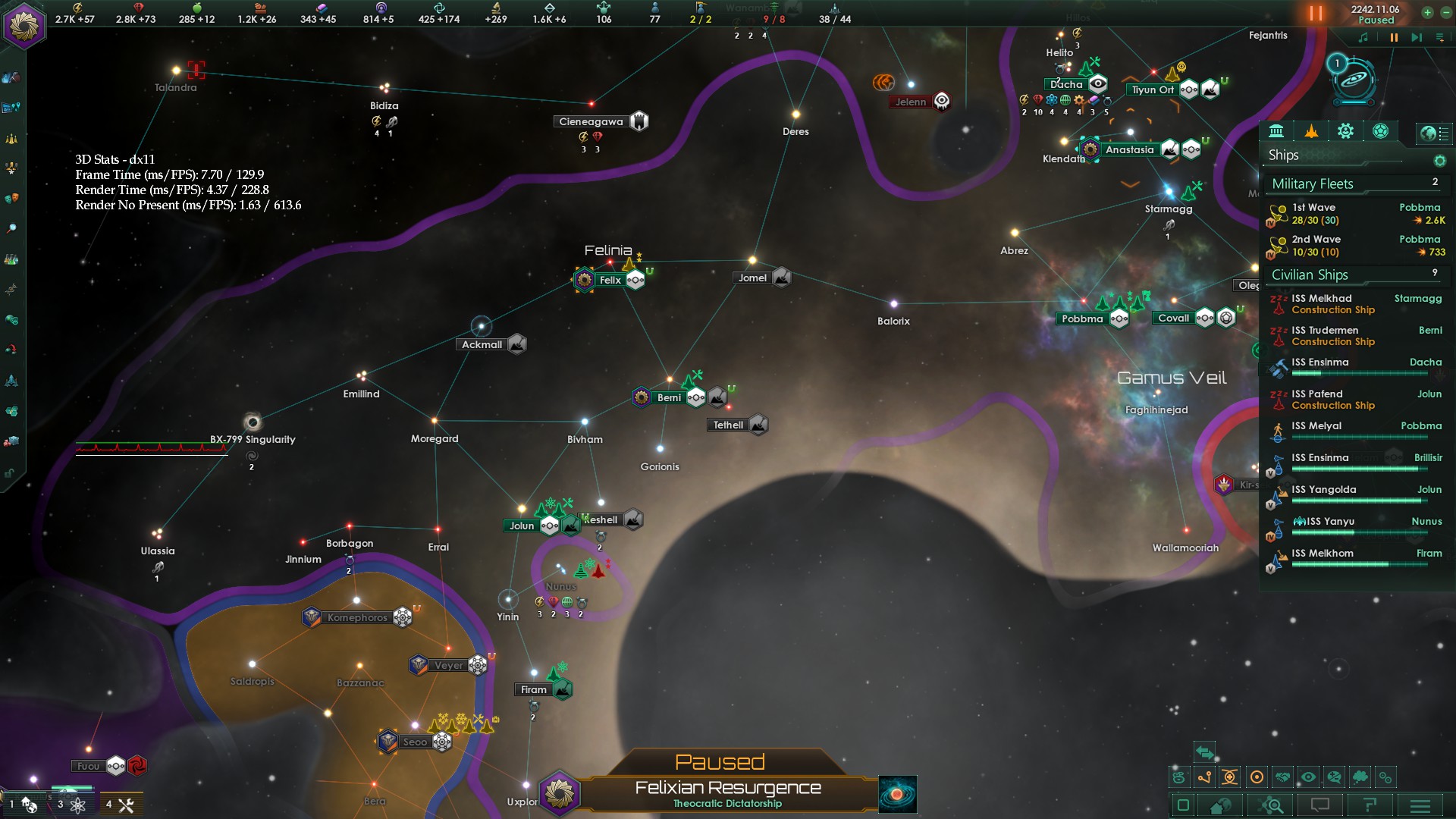Open the galaxy search tool icon

point(1269,805)
